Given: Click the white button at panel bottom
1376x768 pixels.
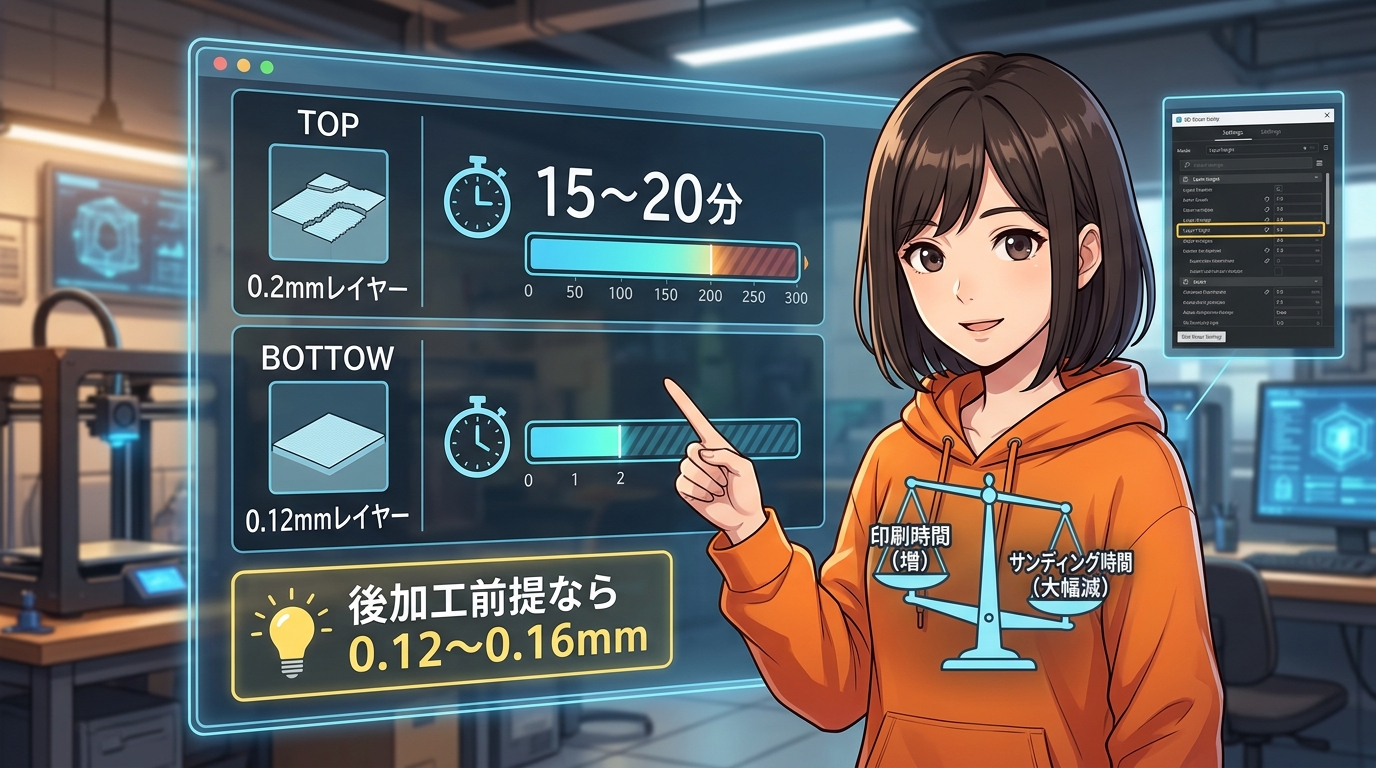Looking at the screenshot, I should tap(1203, 337).
